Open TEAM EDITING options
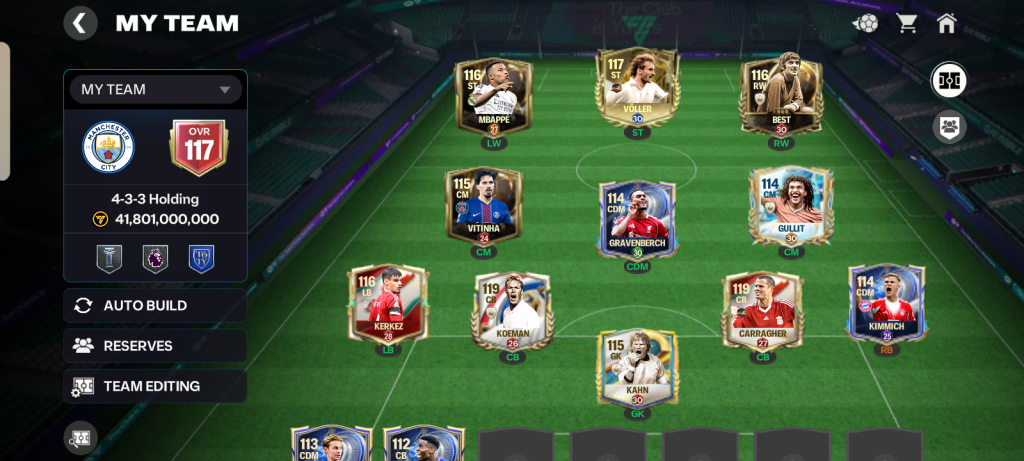 155,385
